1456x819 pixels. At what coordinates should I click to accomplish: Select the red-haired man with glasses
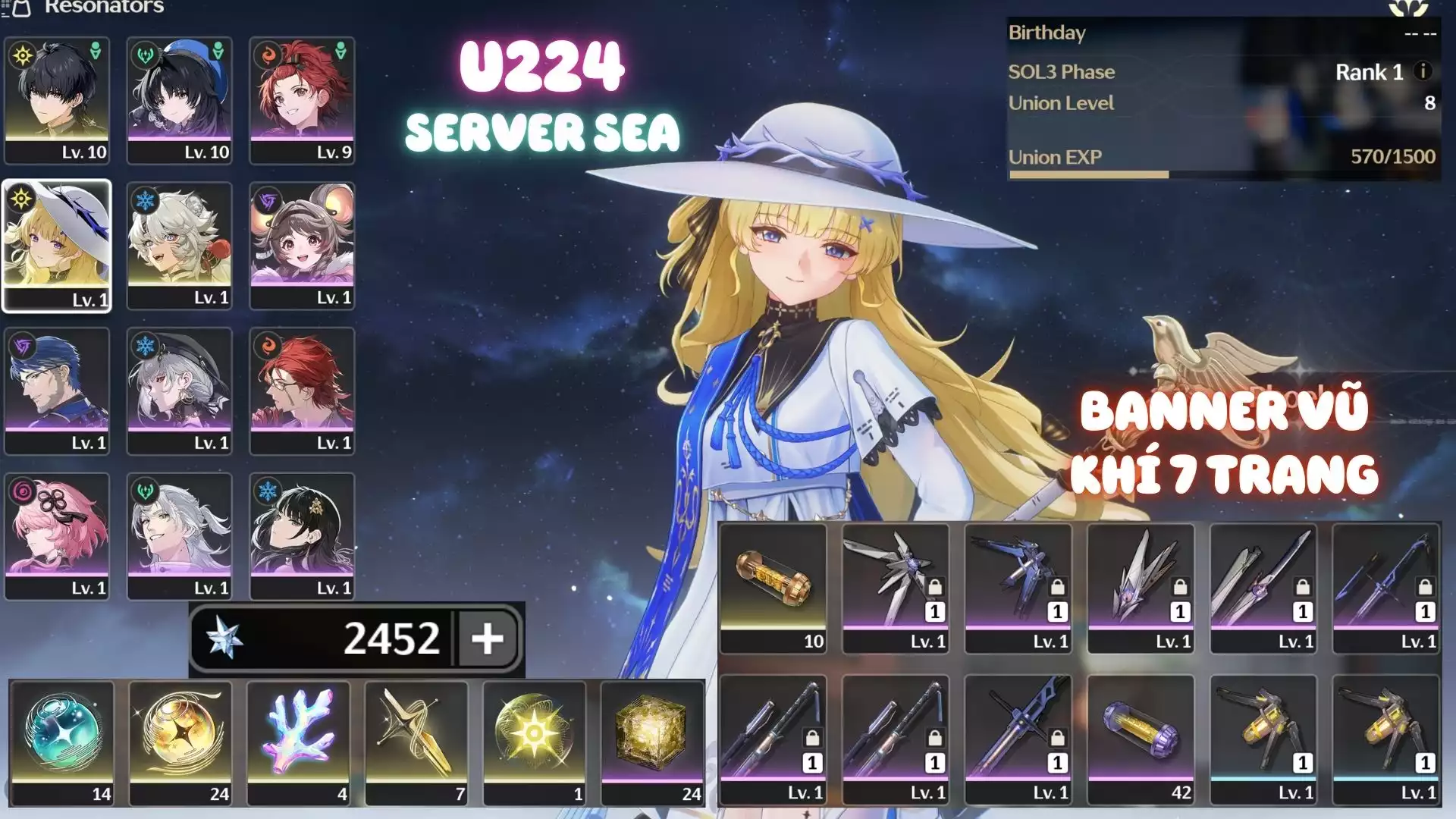(302, 391)
